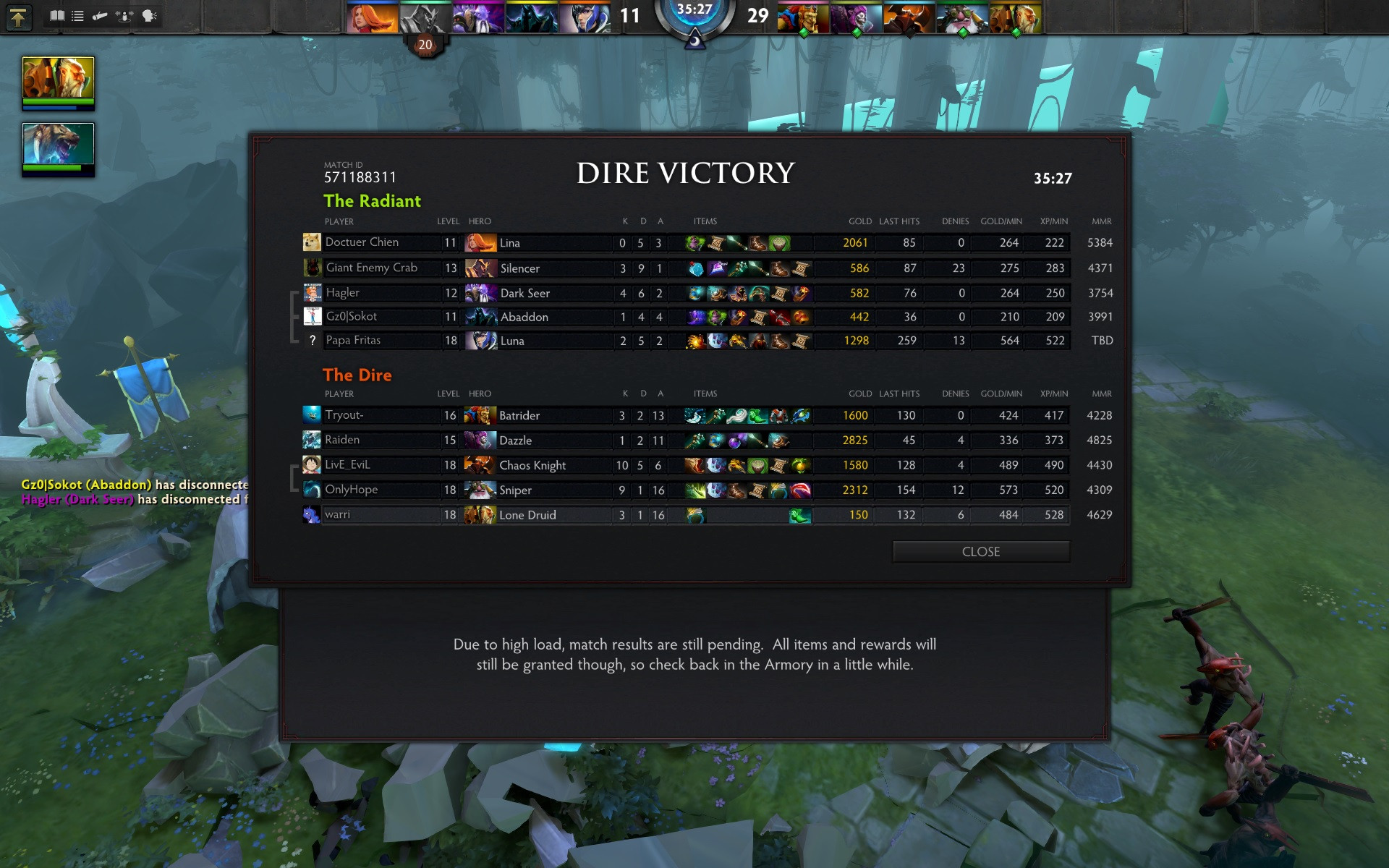Click the figure-with-arrows icon in the top menu
The height and width of the screenshot is (868, 1389).
pos(124,15)
